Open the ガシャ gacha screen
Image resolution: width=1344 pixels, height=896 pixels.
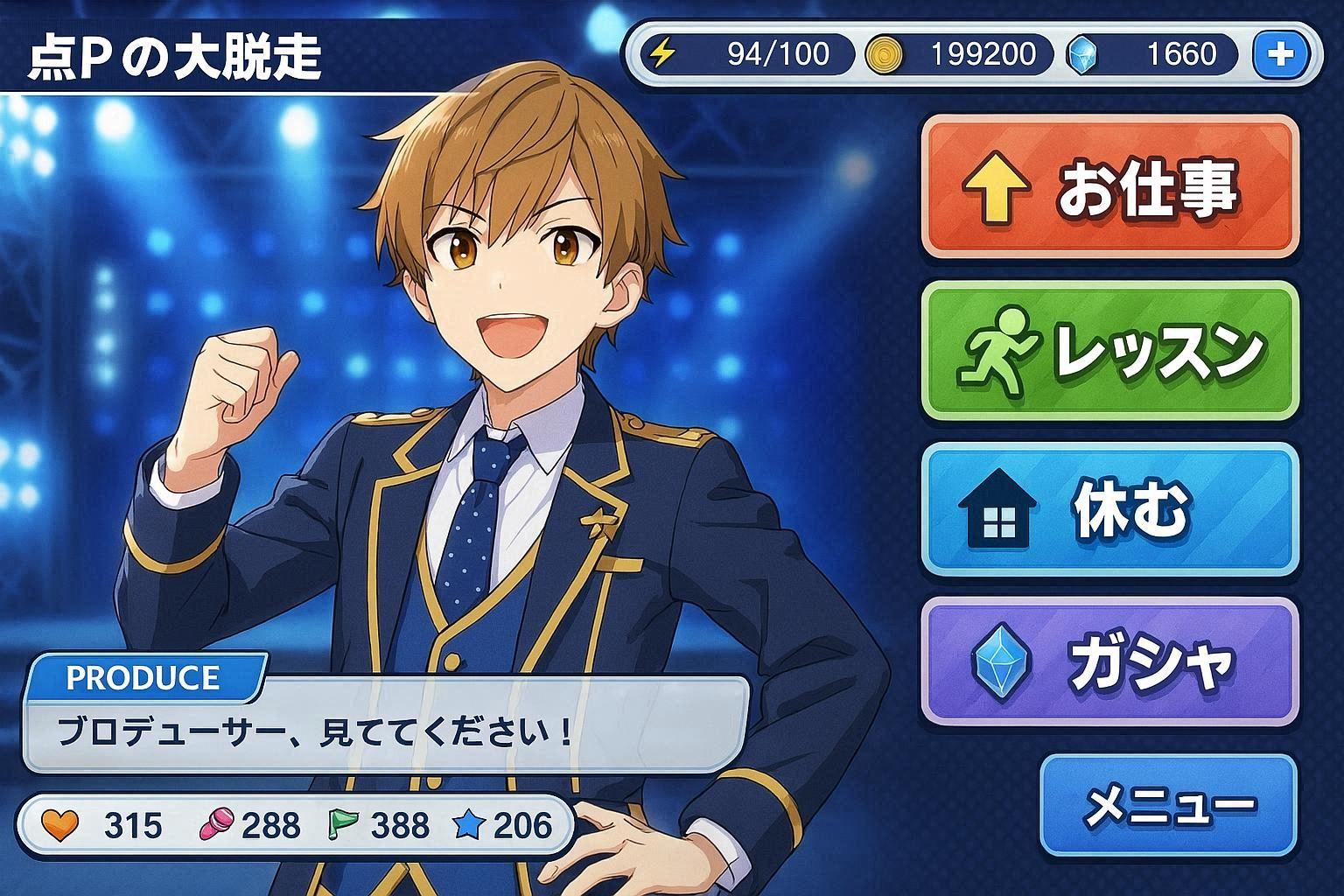pyautogui.click(x=1109, y=662)
